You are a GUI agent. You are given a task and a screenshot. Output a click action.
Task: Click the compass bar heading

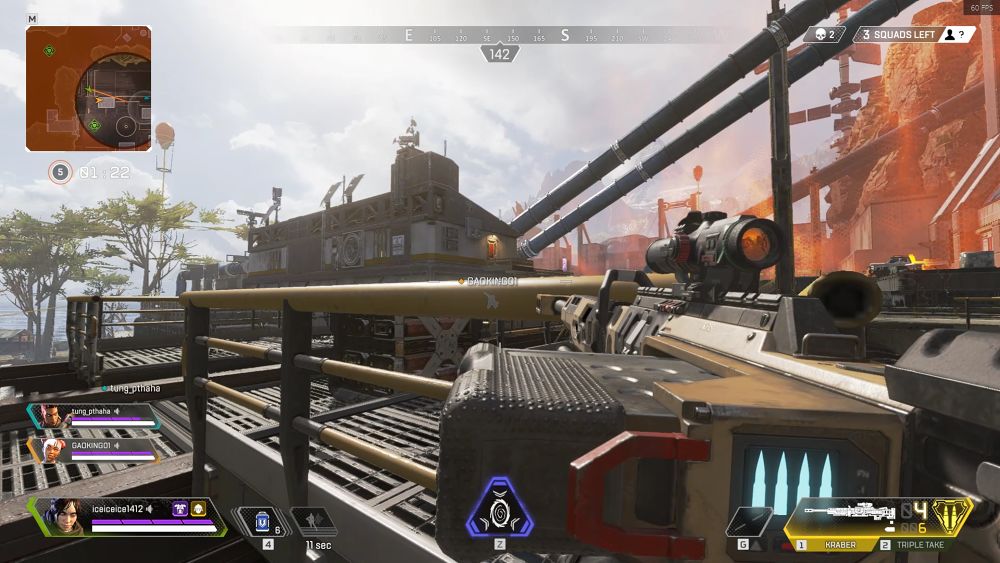(499, 53)
